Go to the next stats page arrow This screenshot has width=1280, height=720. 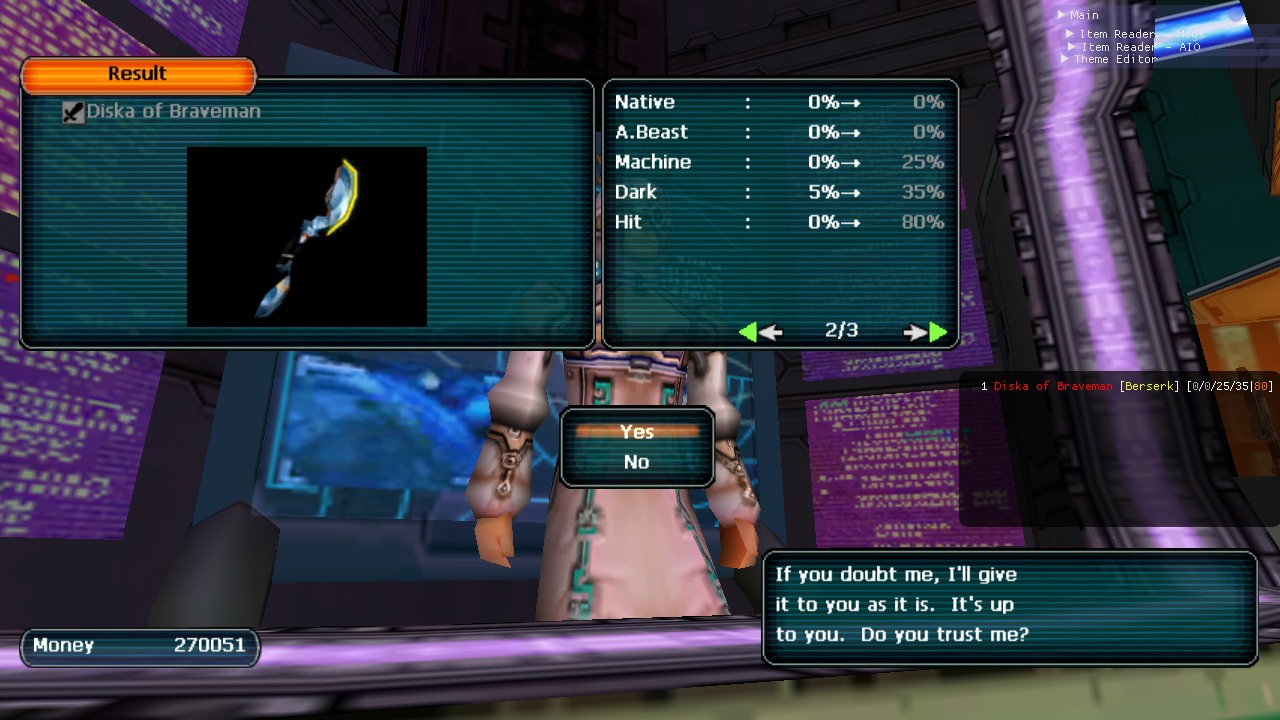coord(926,332)
